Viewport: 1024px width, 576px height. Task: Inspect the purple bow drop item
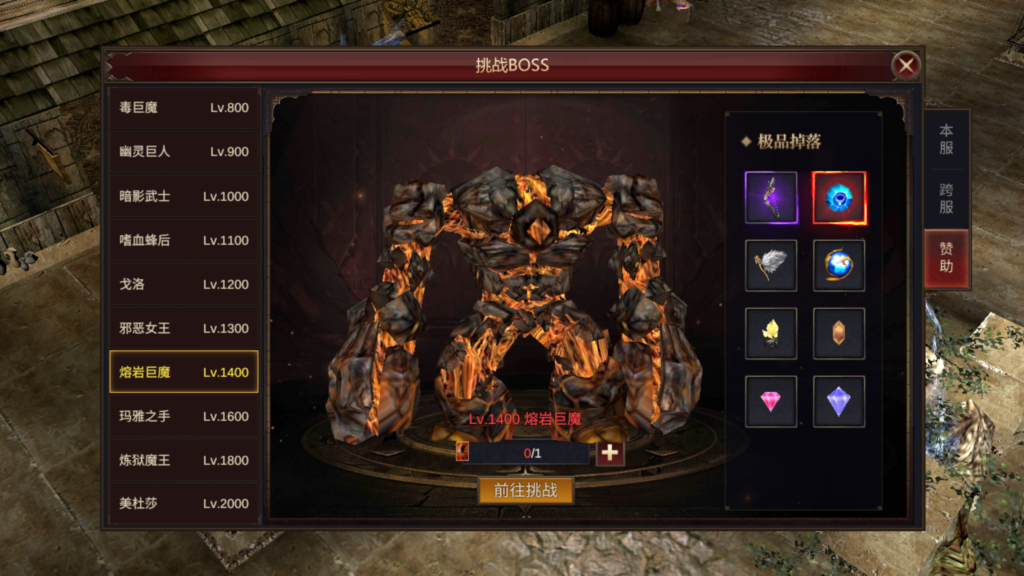click(771, 198)
